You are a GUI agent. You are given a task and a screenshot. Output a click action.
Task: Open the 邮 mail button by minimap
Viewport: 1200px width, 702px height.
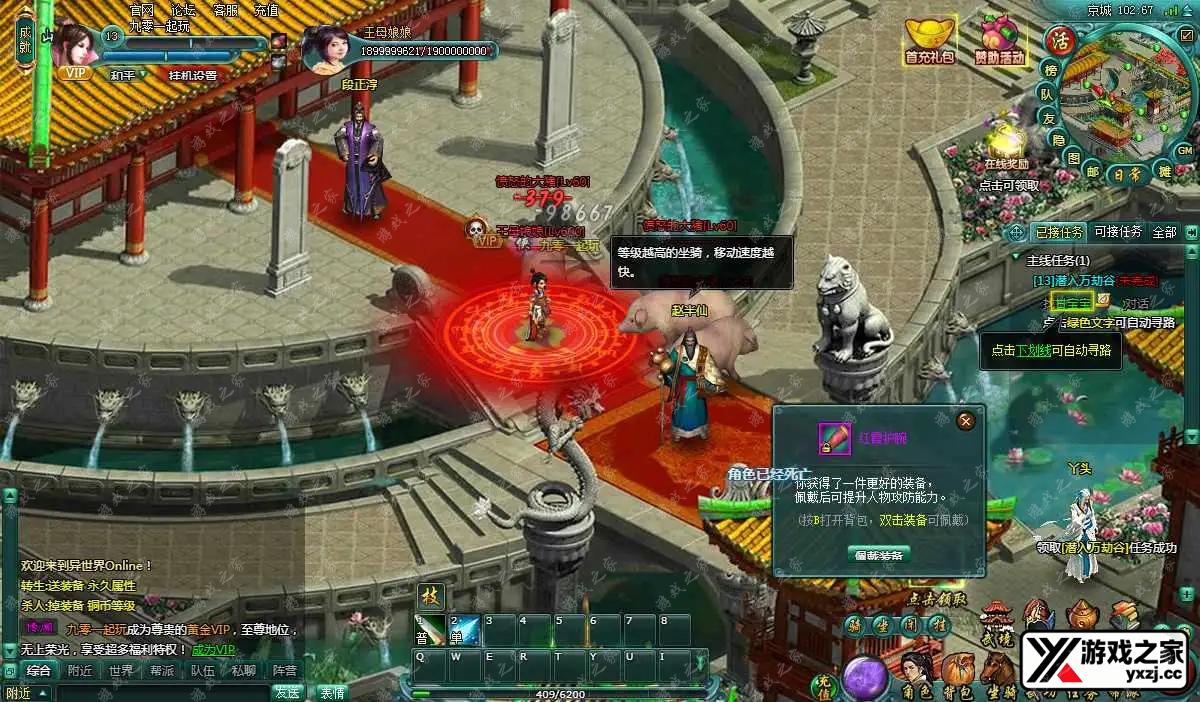pyautogui.click(x=1093, y=171)
